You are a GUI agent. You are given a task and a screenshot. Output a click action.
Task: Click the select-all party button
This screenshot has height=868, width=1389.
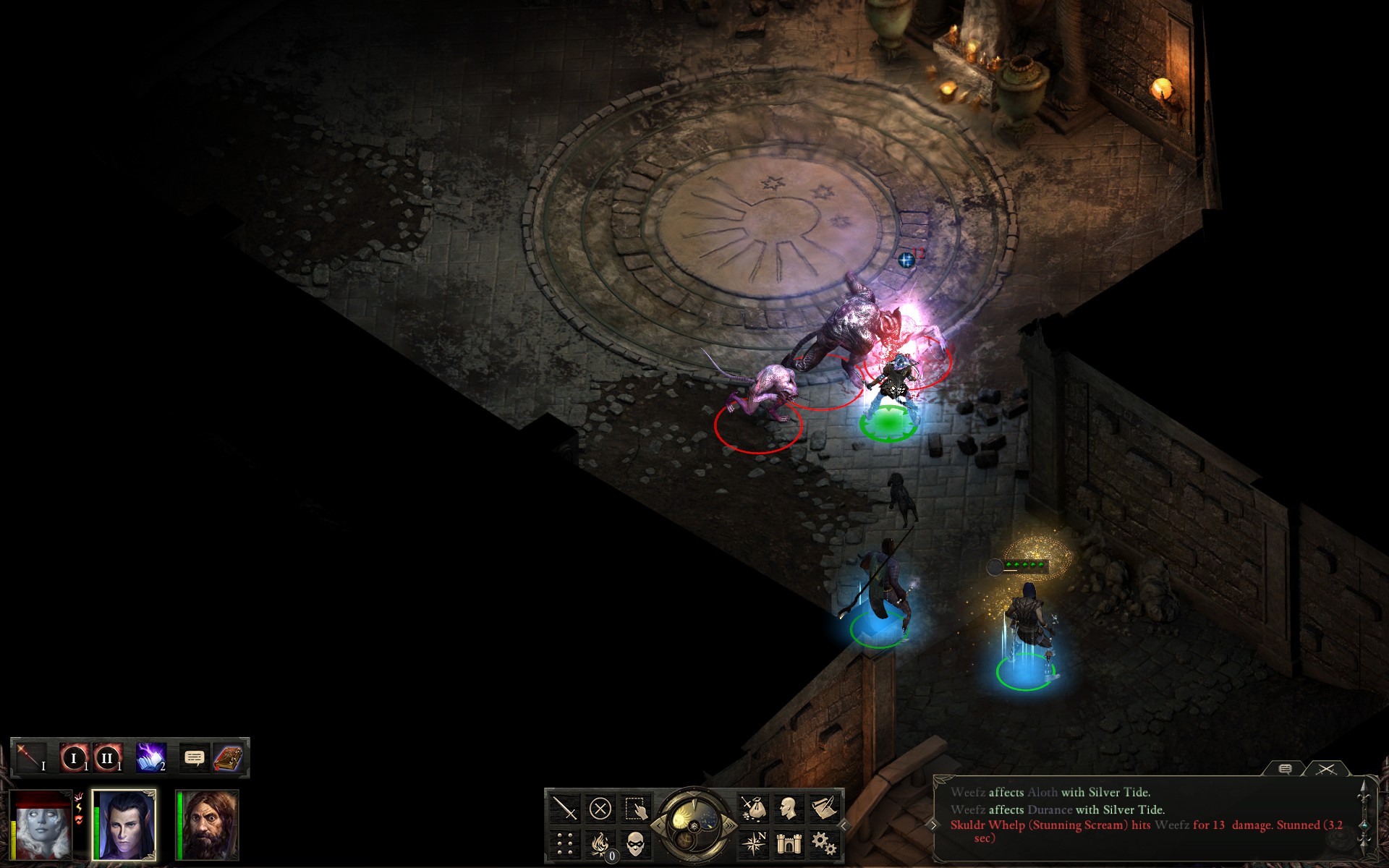[x=635, y=808]
